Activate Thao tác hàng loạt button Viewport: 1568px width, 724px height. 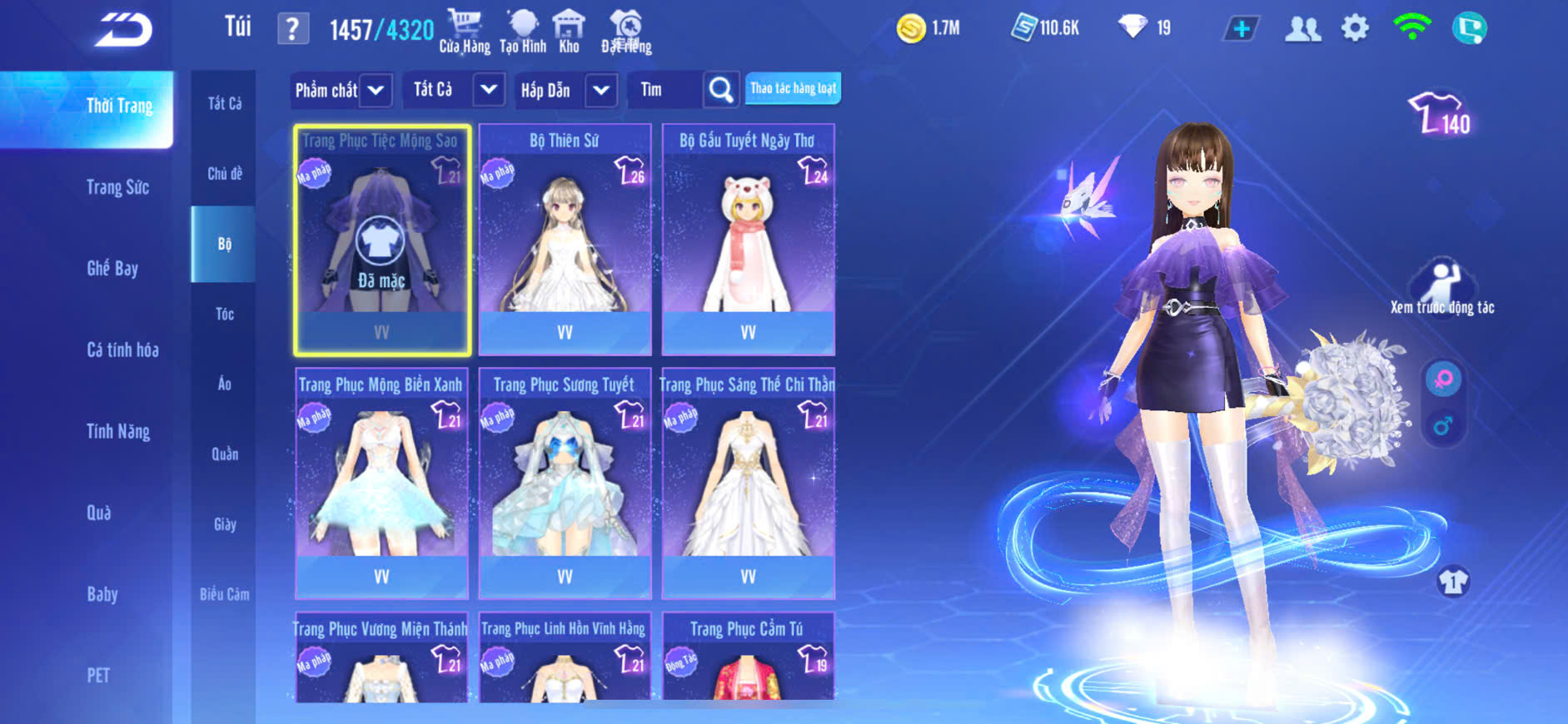(793, 88)
